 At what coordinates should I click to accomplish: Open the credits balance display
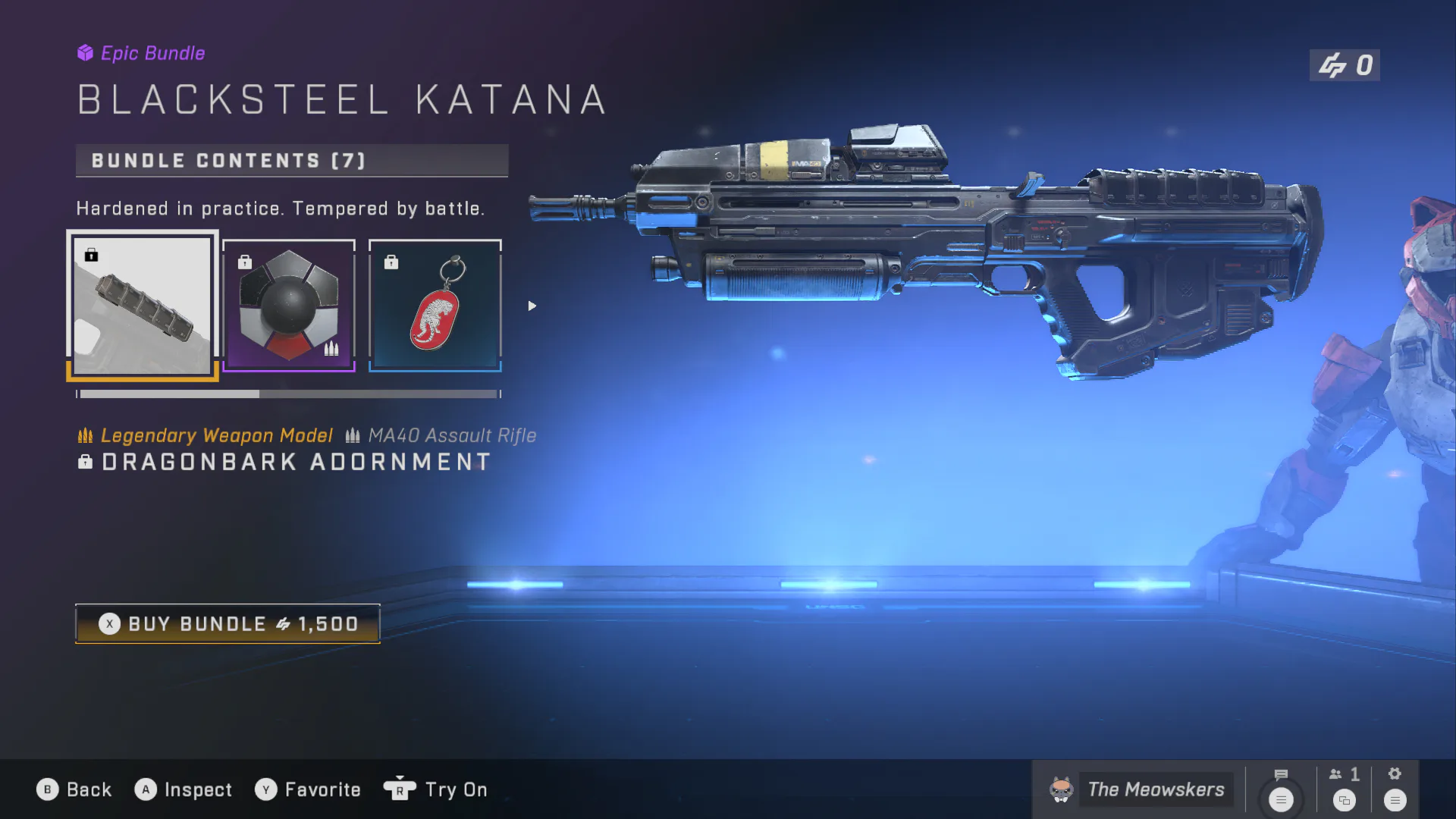[x=1345, y=65]
